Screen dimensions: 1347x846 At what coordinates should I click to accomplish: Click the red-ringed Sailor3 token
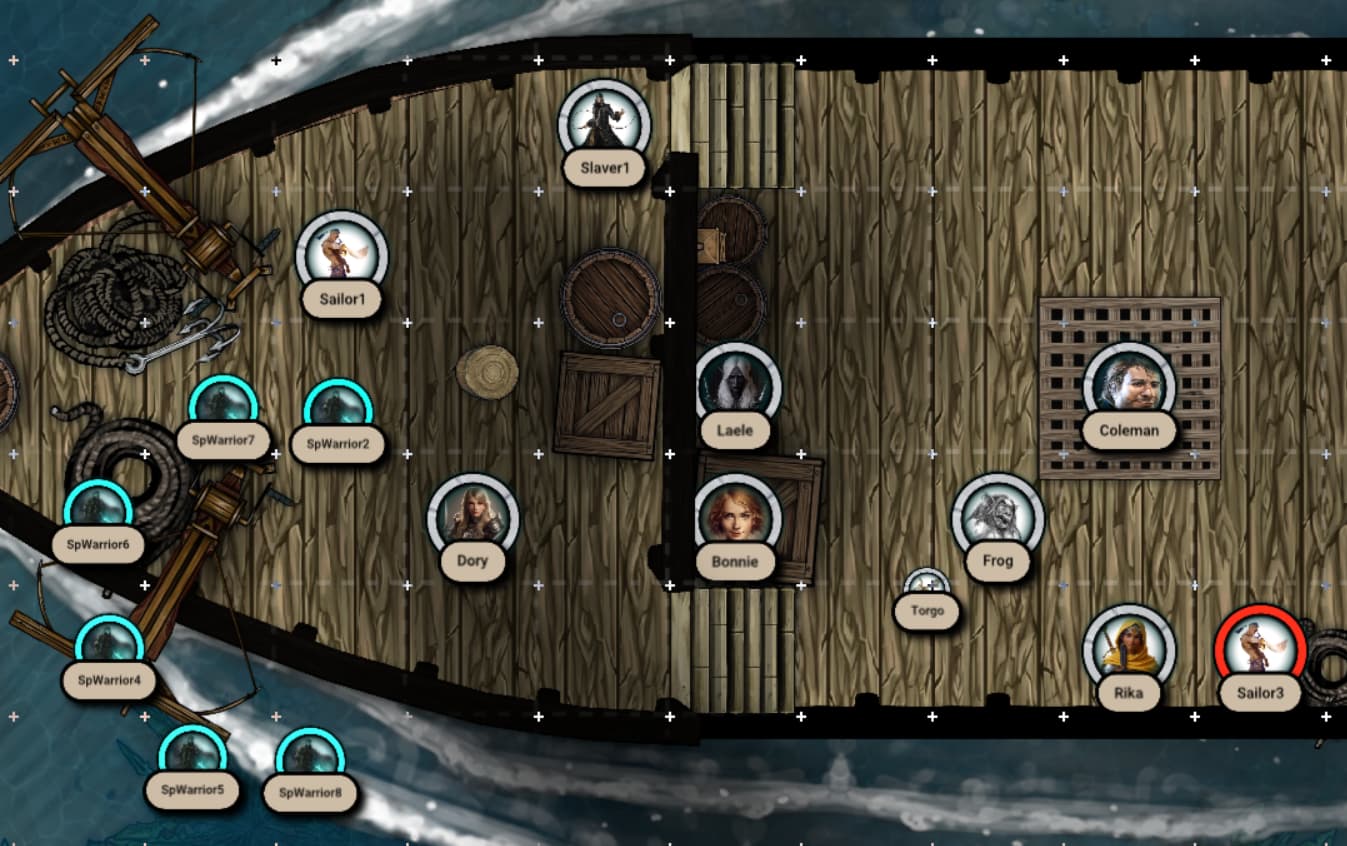(1260, 650)
